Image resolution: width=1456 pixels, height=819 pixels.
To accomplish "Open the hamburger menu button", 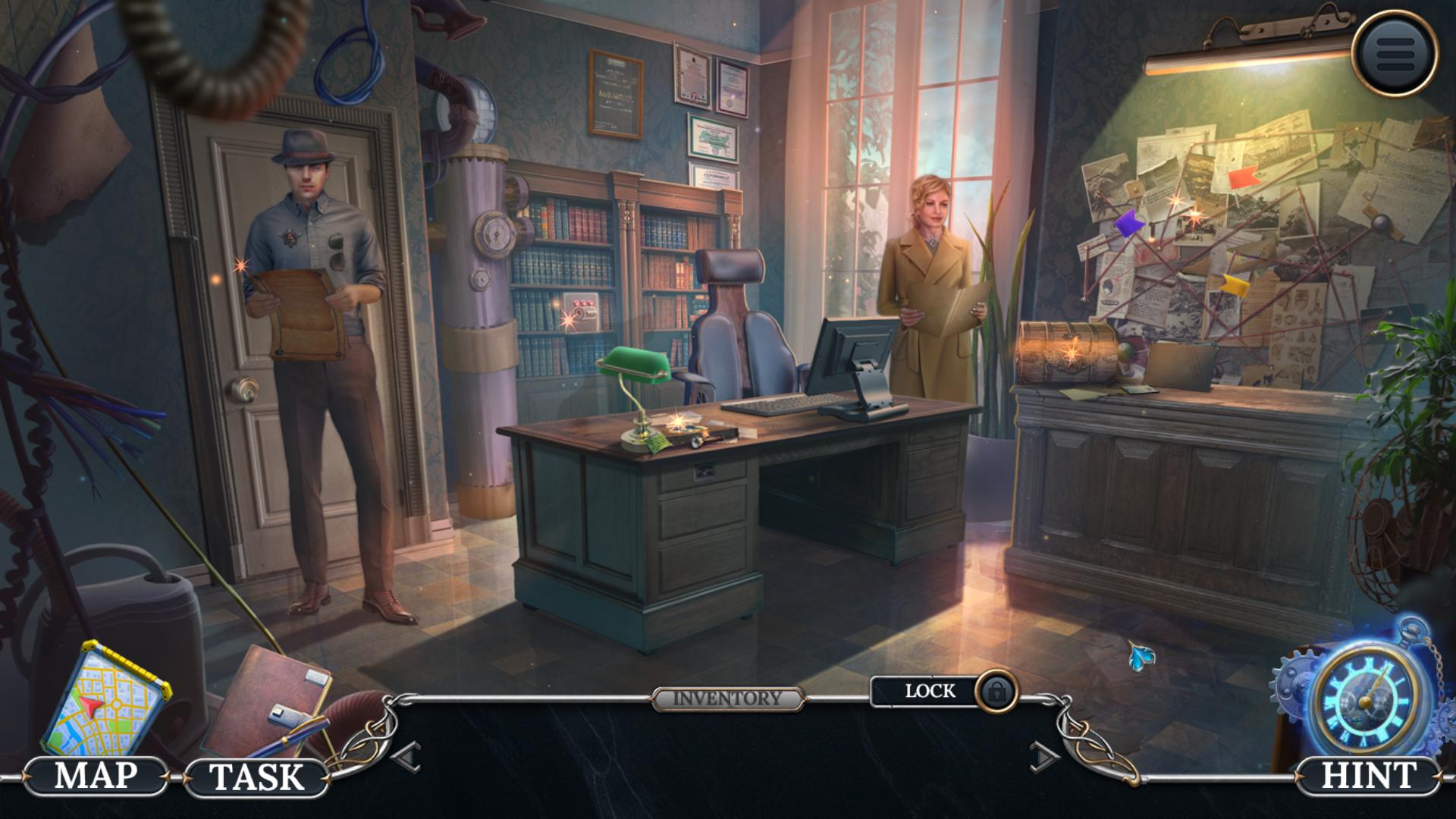I will (1394, 52).
